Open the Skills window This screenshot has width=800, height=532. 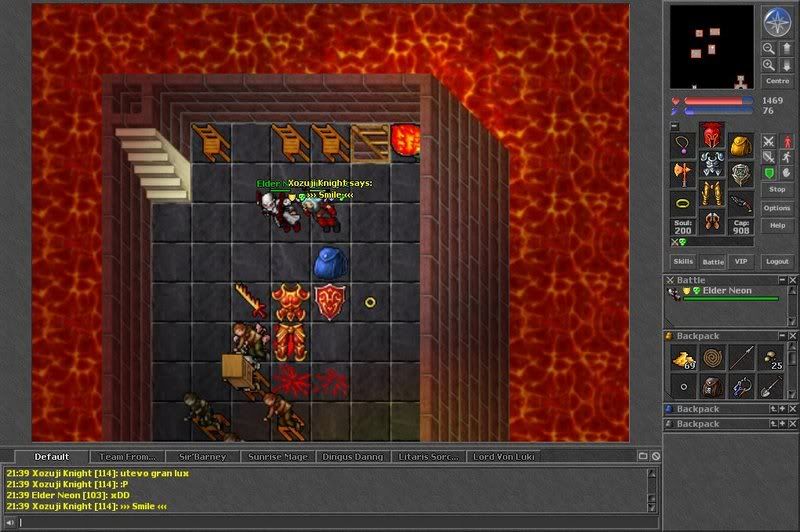683,261
